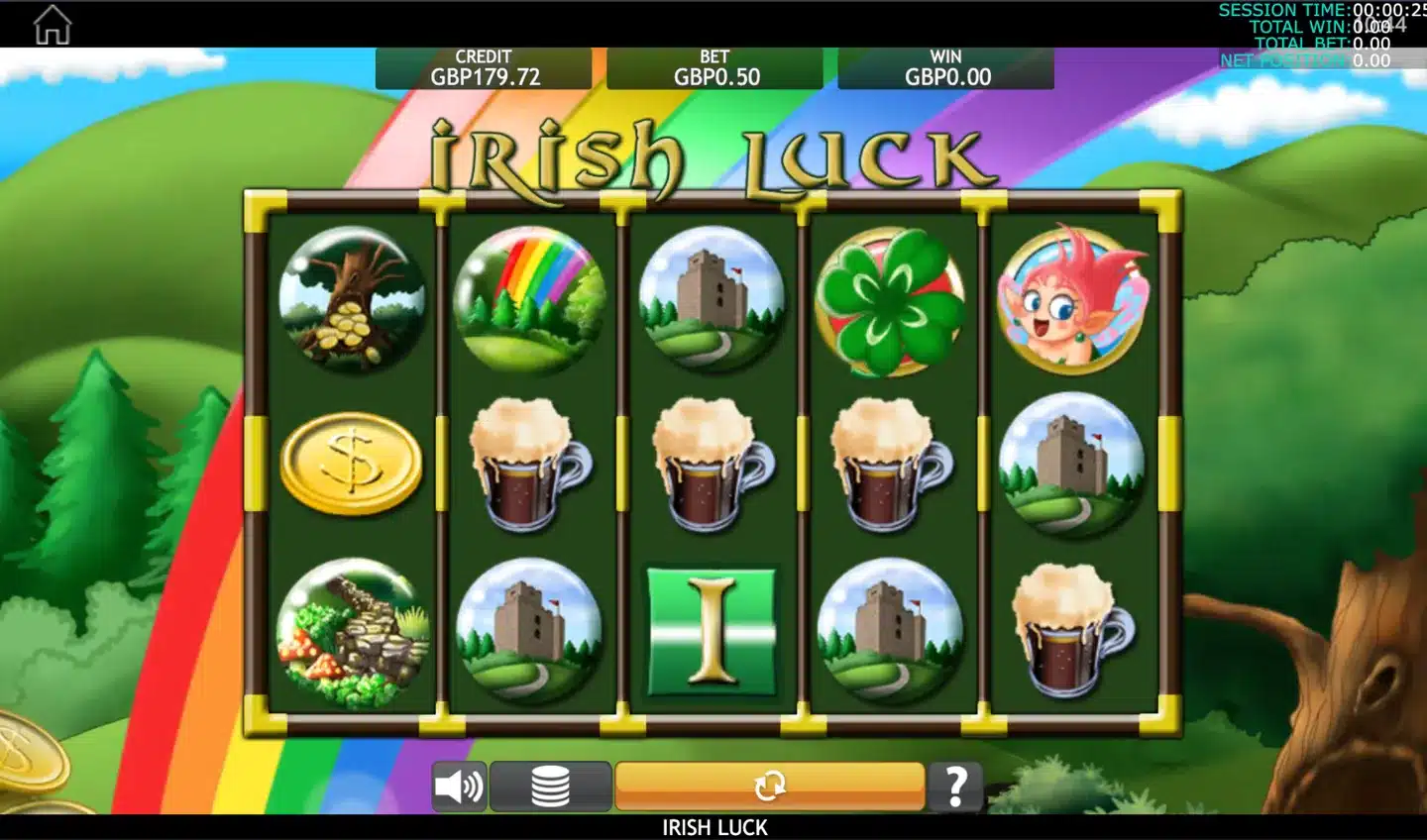Viewport: 1427px width, 840px height.
Task: Mute the game sound via speaker icon
Action: tap(460, 786)
